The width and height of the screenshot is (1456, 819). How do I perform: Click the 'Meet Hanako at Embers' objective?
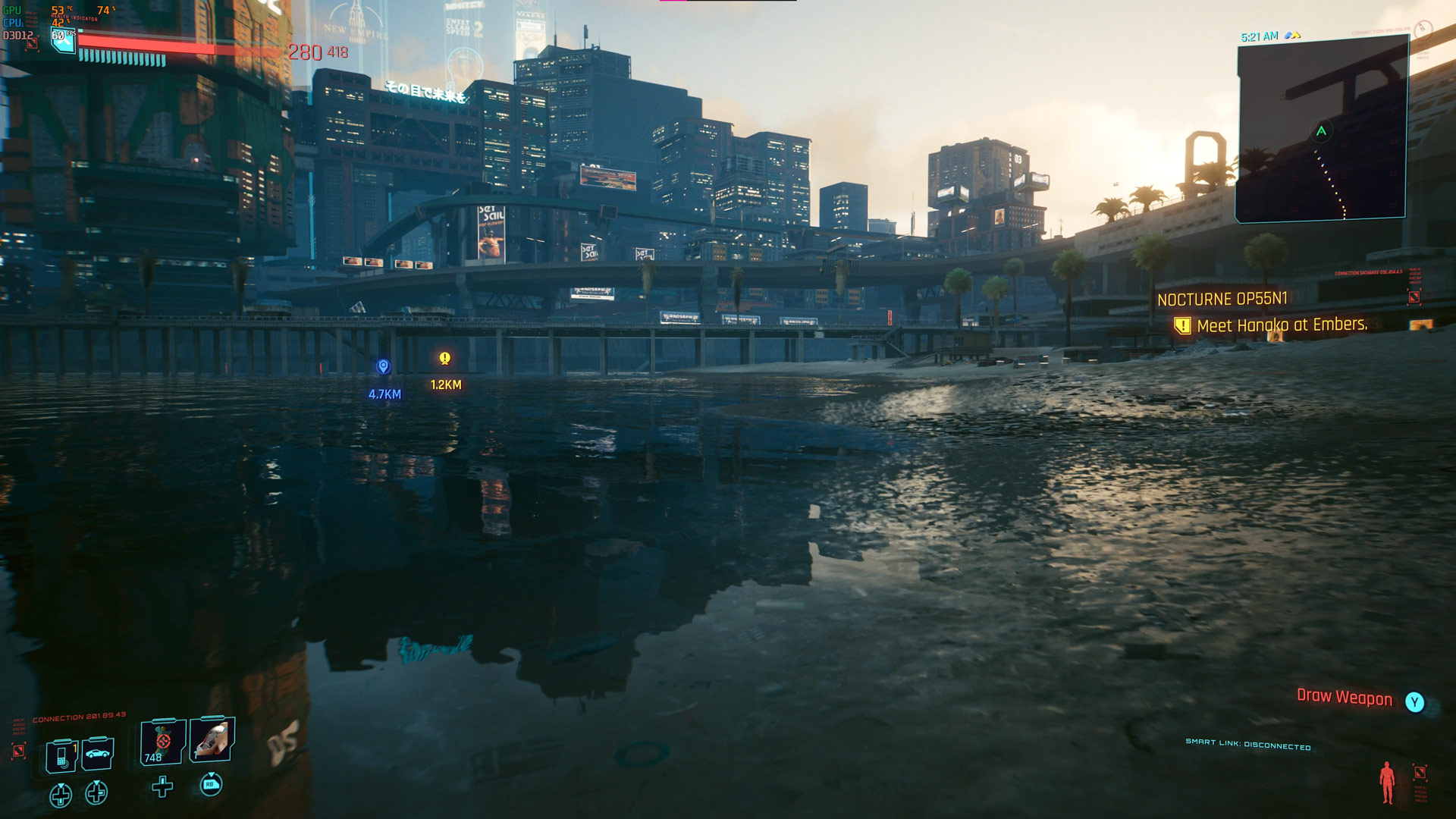(1281, 325)
